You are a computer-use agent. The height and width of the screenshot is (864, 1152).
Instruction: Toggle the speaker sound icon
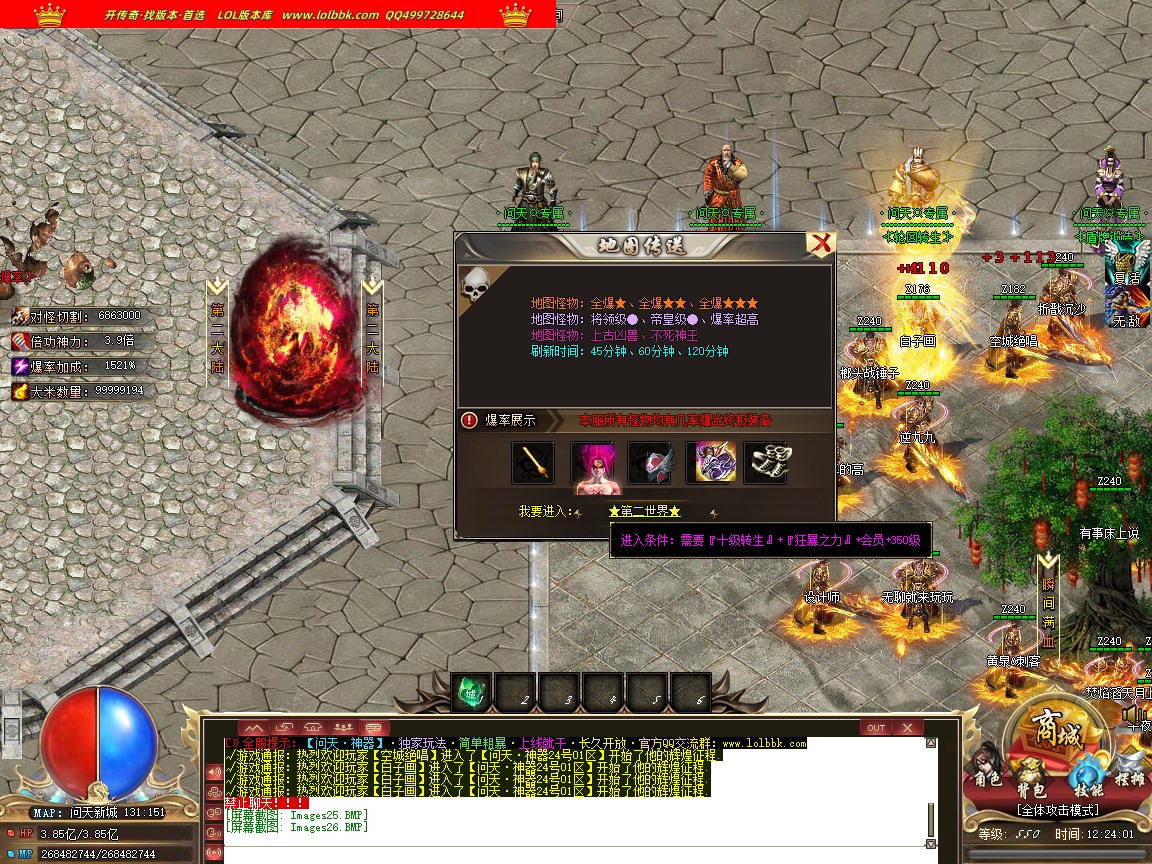pos(1133,714)
